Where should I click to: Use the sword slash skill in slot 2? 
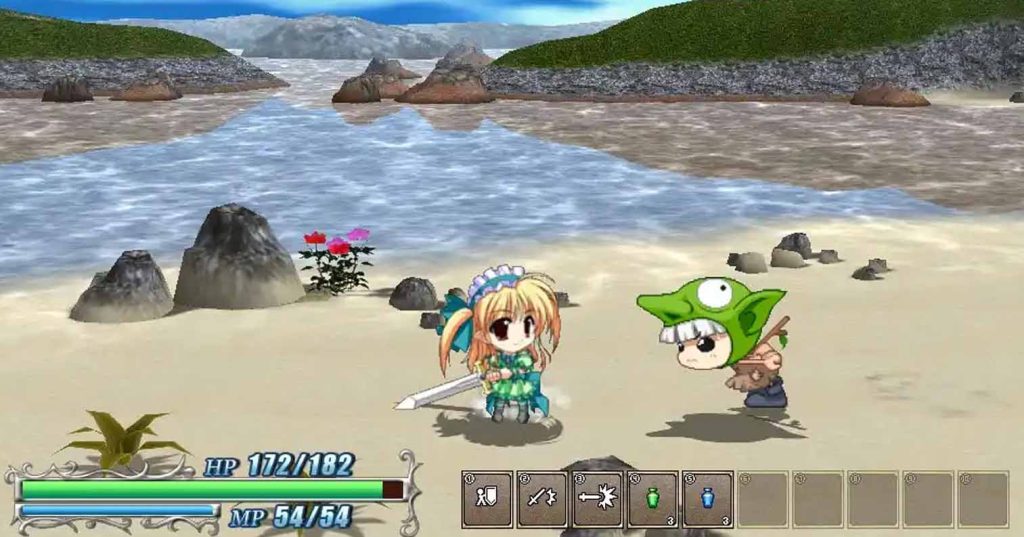point(542,499)
